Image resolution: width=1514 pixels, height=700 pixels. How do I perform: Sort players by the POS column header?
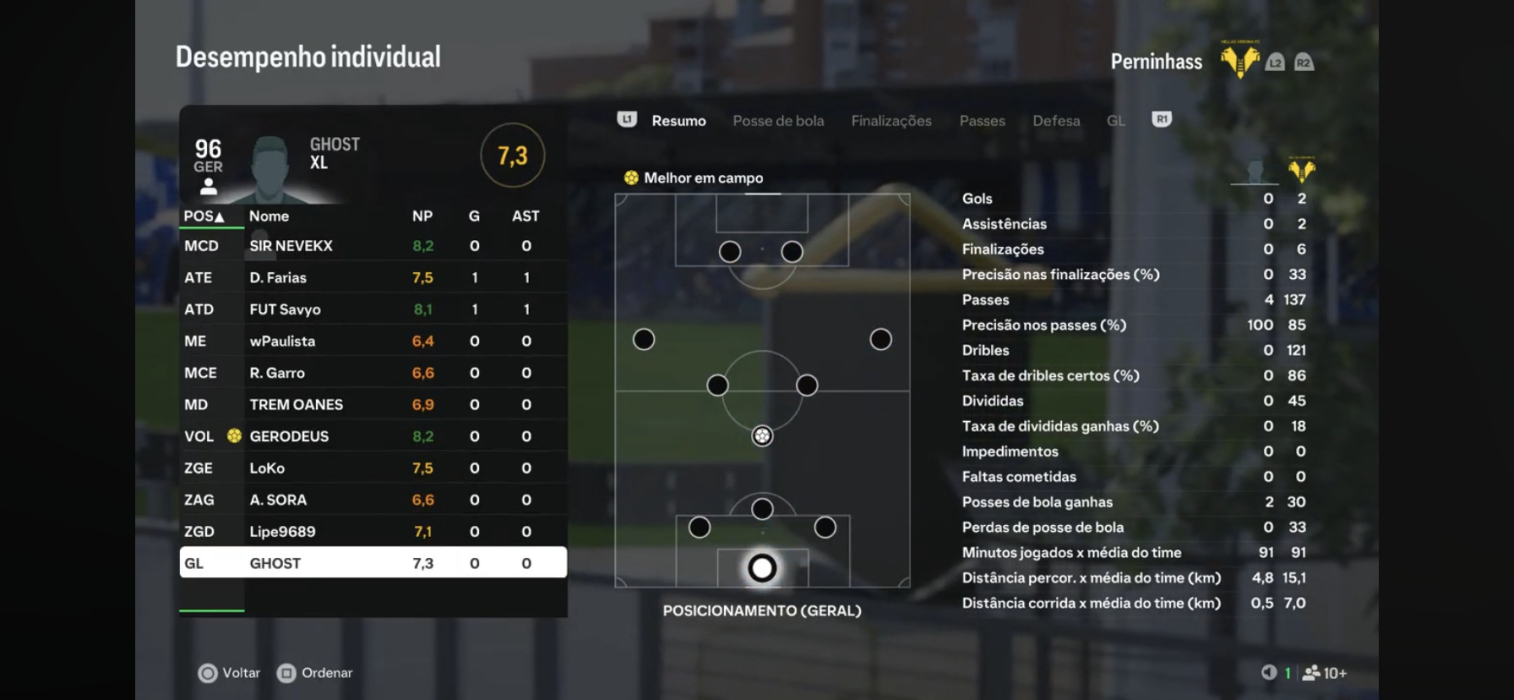click(204, 216)
